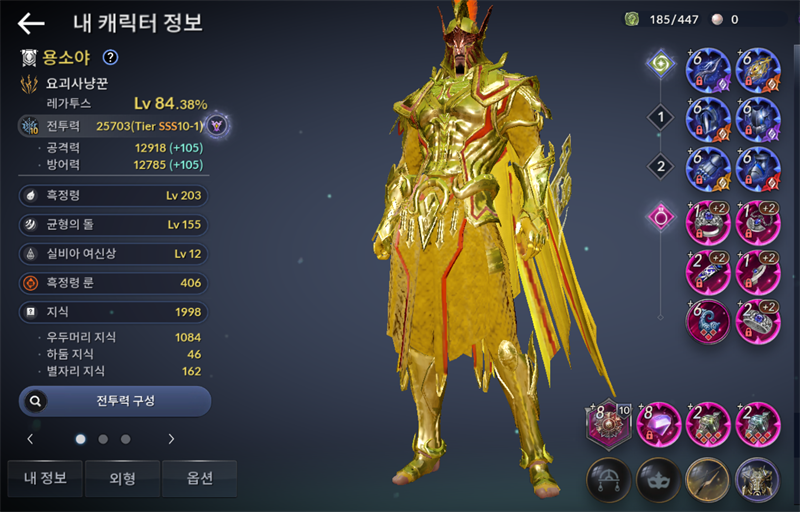This screenshot has height=512, width=800.
Task: Go back with the arrow button
Action: 31,24
